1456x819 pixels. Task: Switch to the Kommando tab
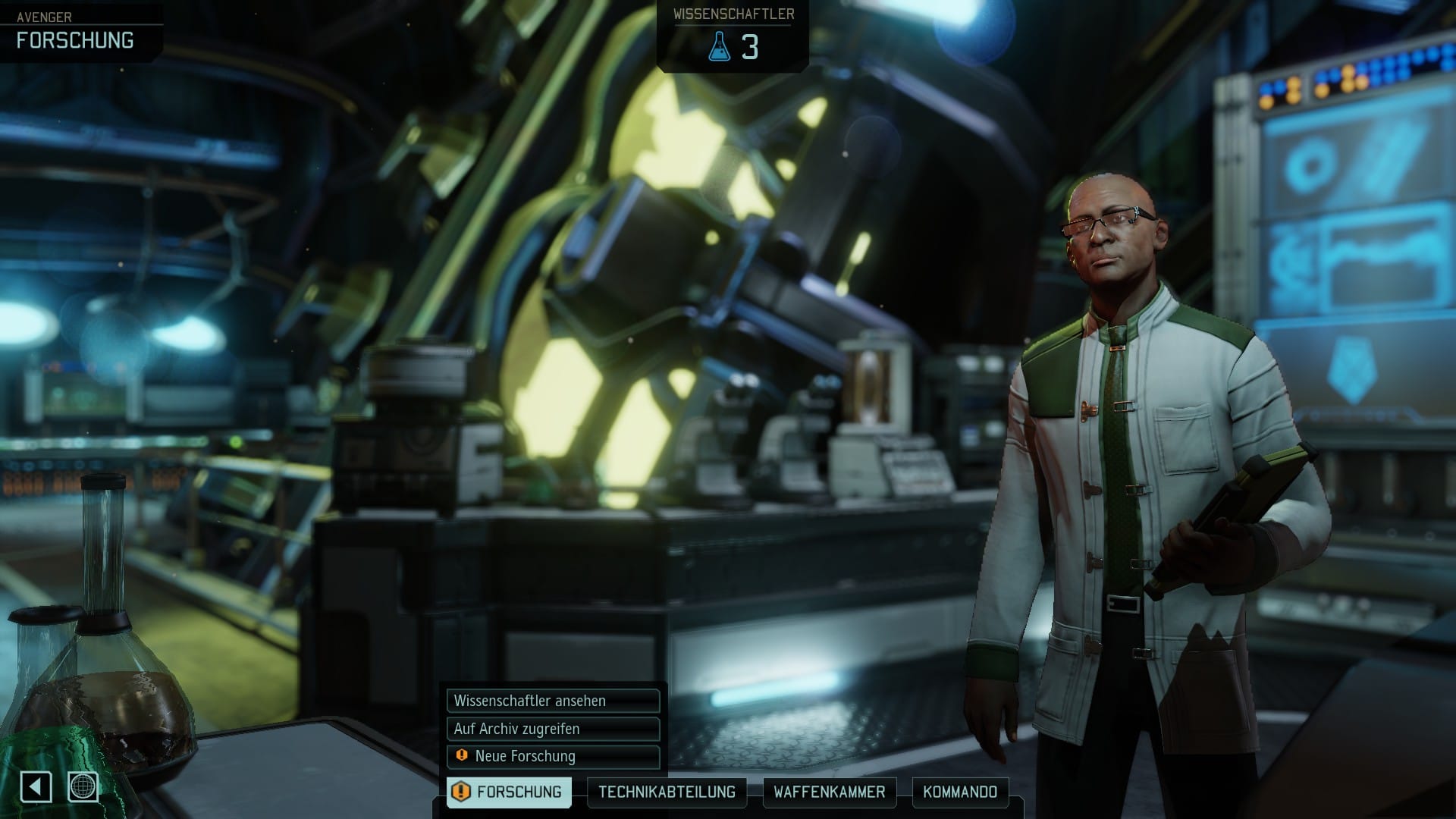pos(959,792)
